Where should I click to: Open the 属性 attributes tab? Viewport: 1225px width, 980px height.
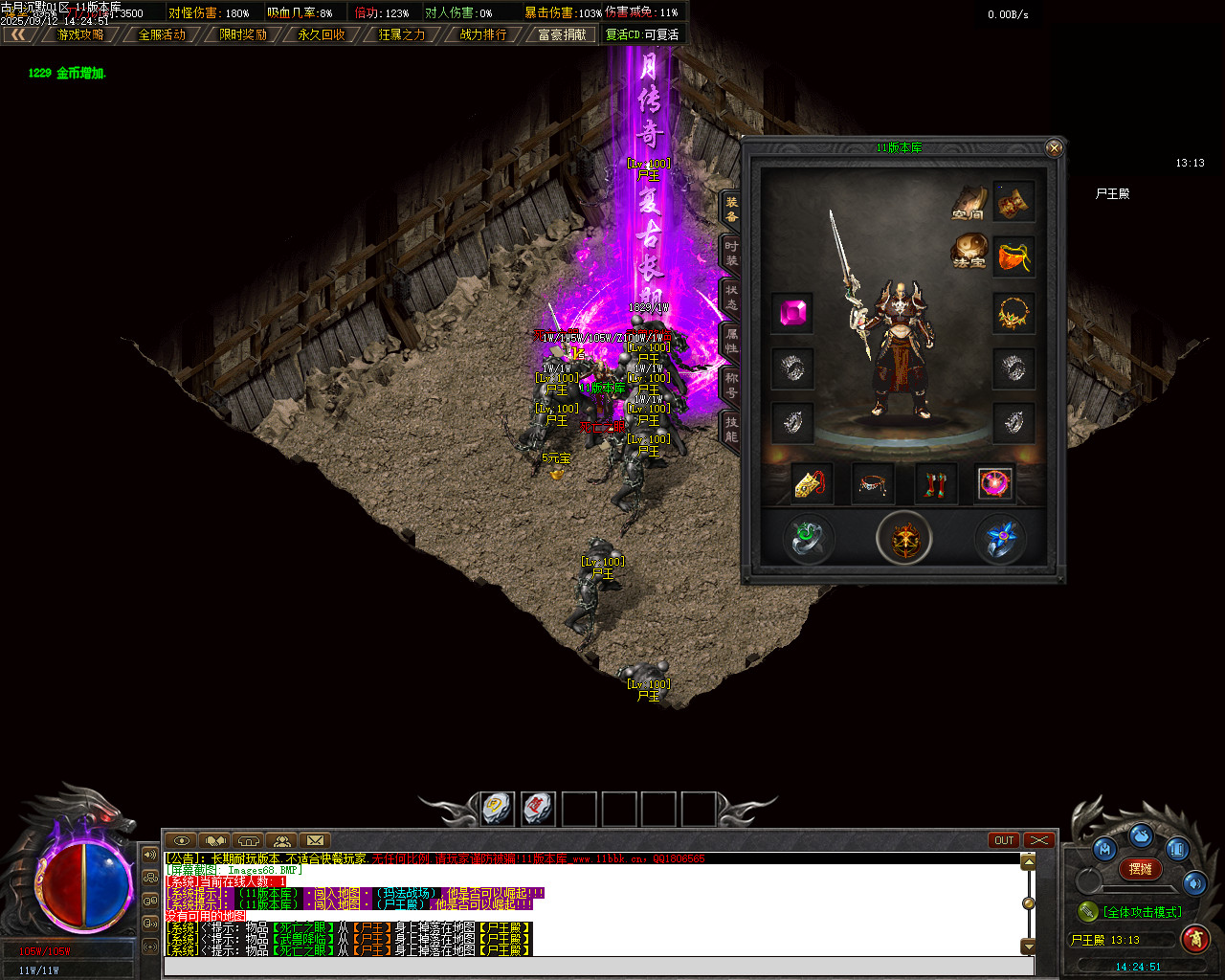731,341
